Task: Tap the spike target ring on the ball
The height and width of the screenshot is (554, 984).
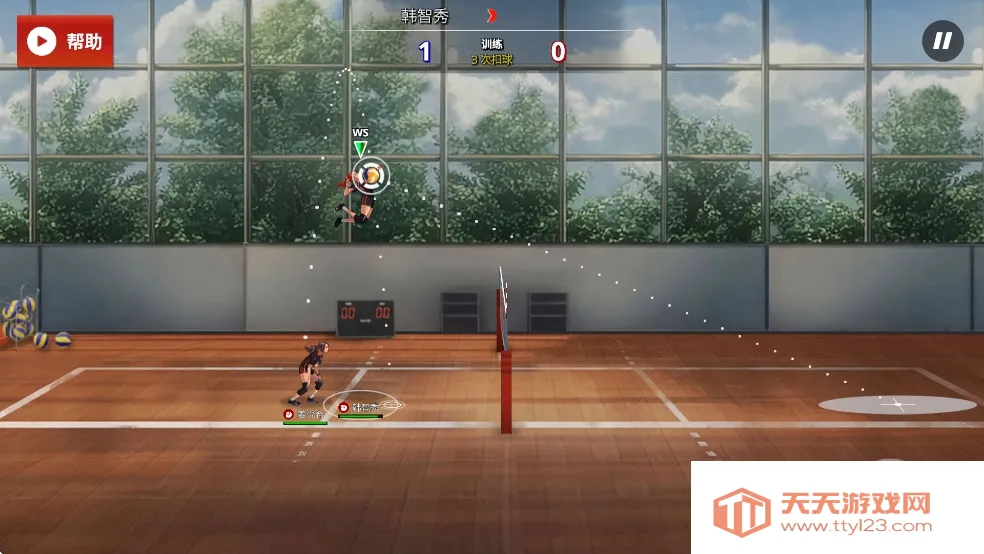Action: pos(371,175)
